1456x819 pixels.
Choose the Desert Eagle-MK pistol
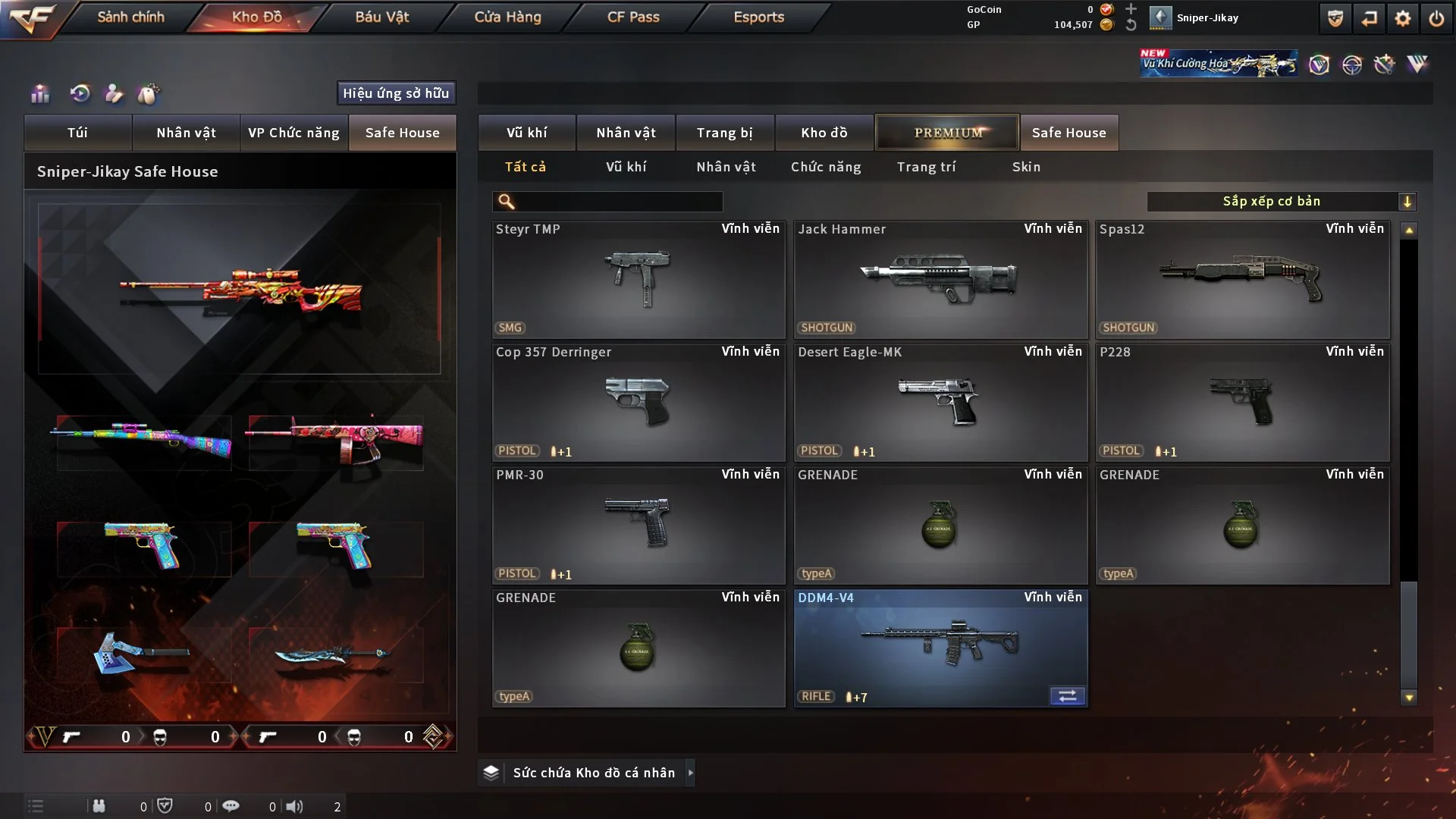point(940,402)
